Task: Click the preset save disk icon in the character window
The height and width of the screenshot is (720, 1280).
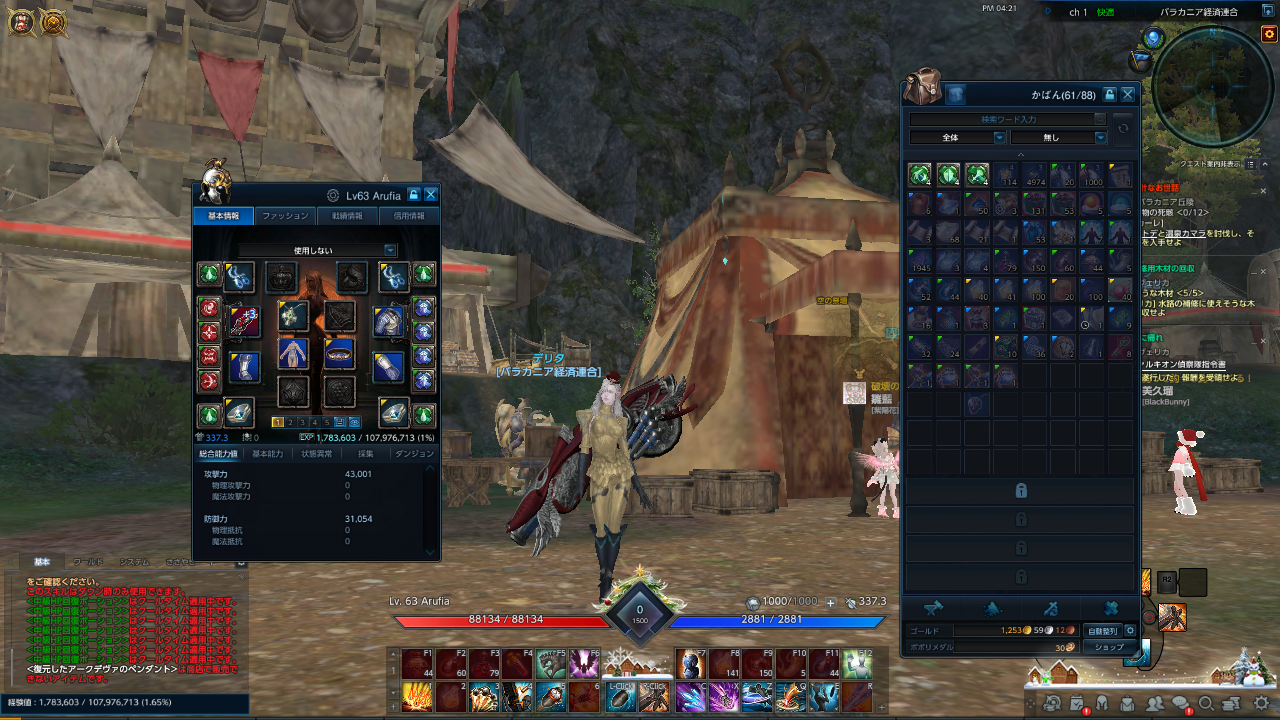Action: (x=340, y=424)
